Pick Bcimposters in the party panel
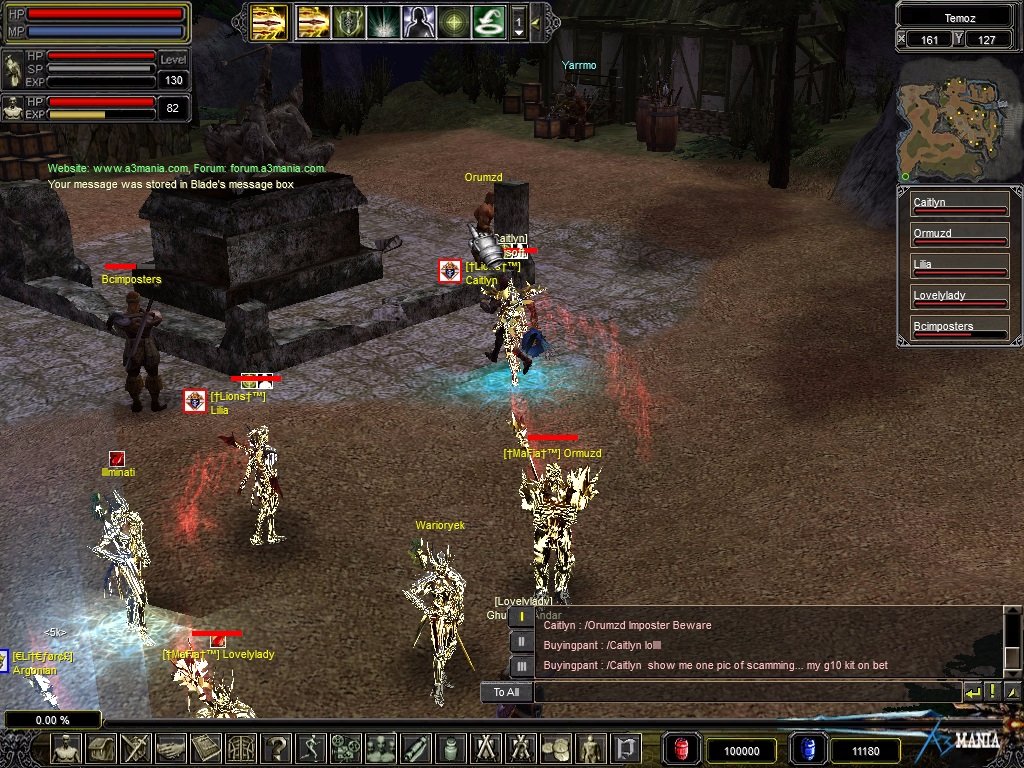1024x768 pixels. pos(959,329)
